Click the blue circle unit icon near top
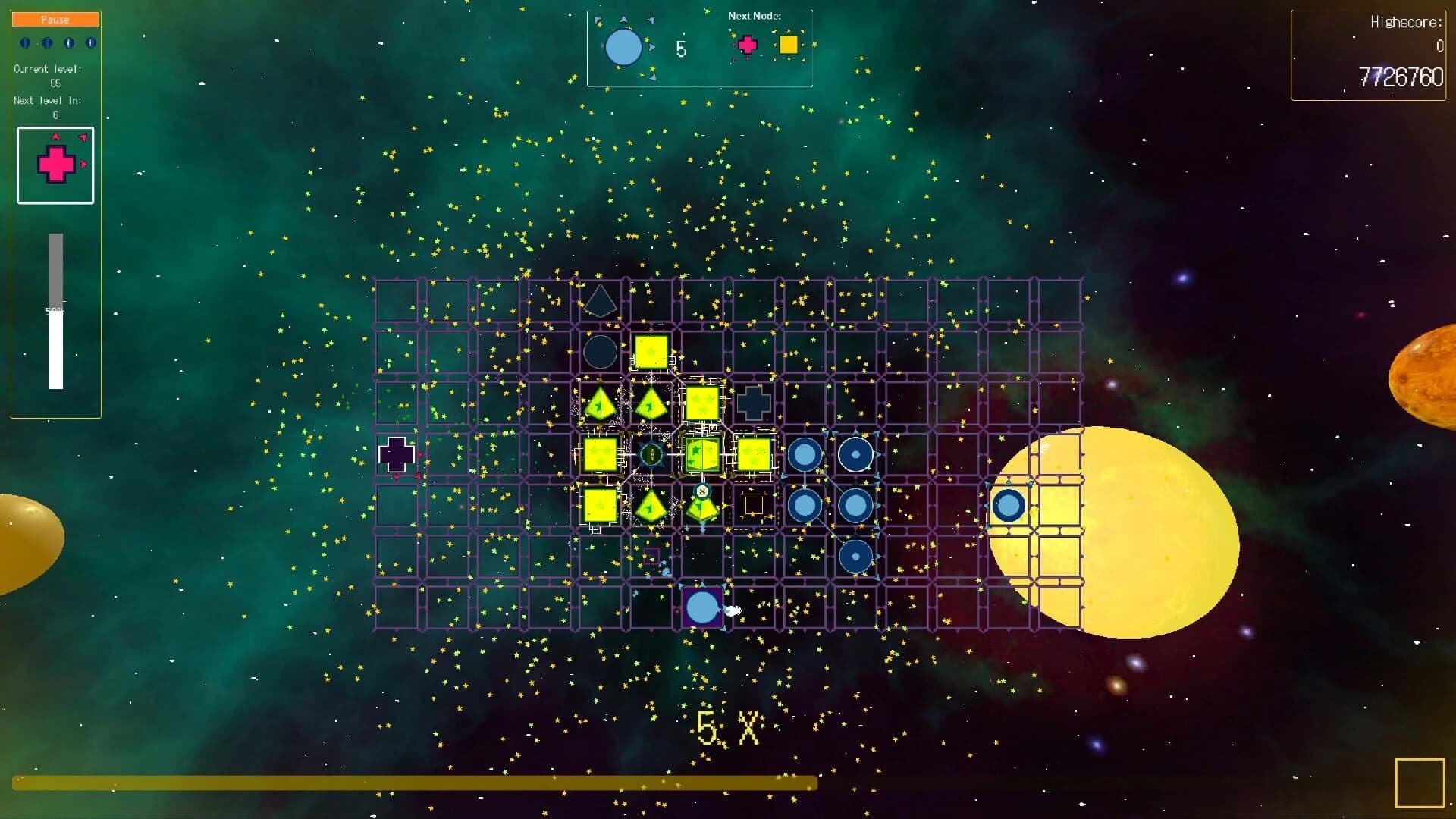Image resolution: width=1456 pixels, height=819 pixels. [623, 47]
